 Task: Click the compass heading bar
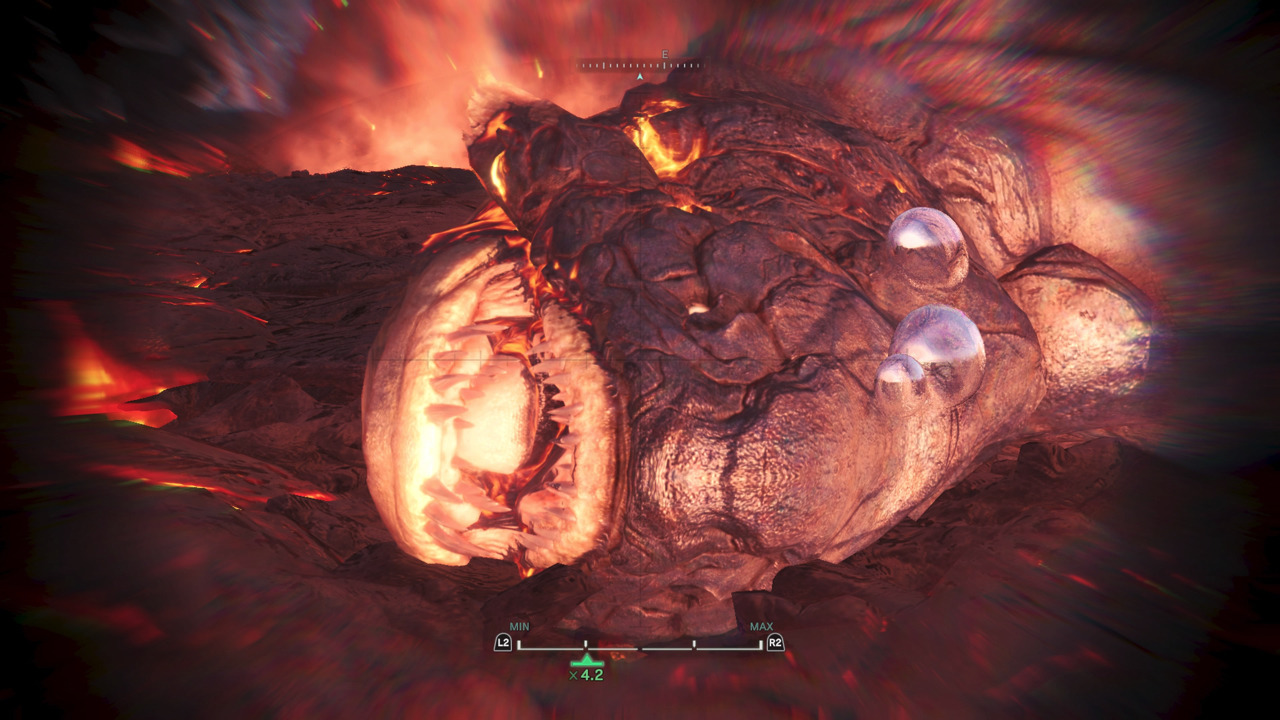(640, 66)
